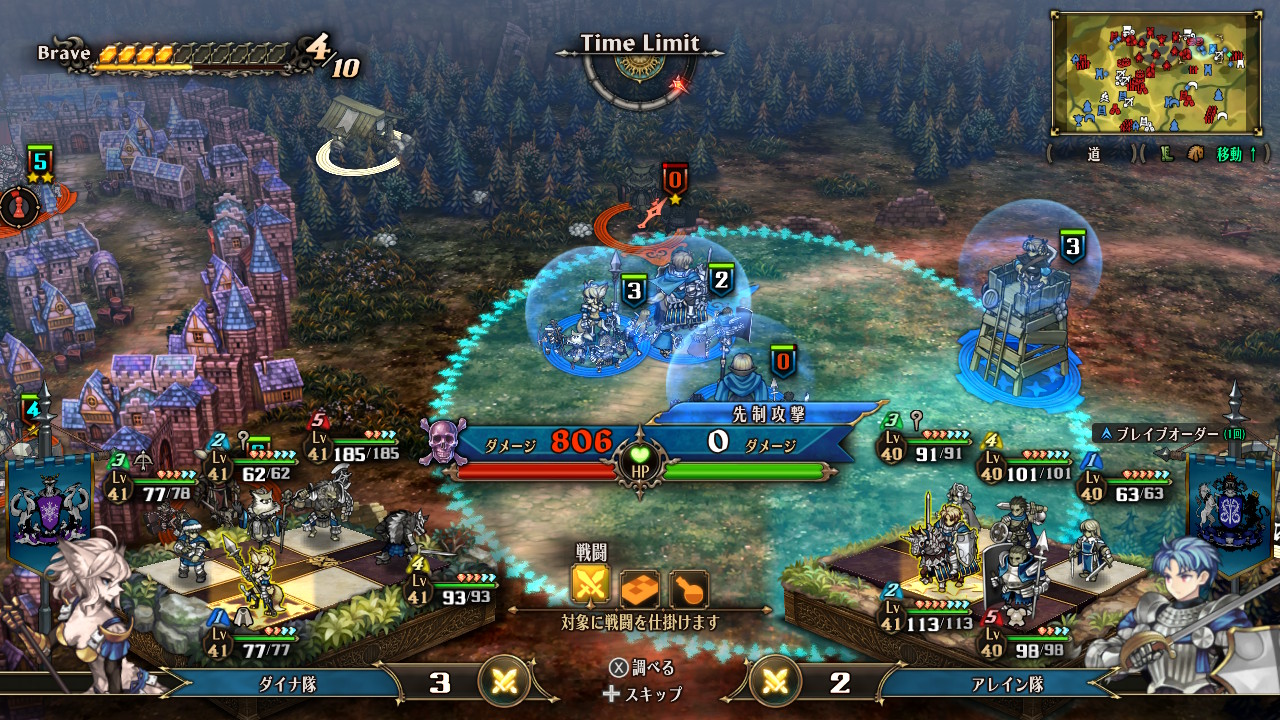Select the potion flask item command
Viewport: 1280px width, 720px height.
[688, 589]
